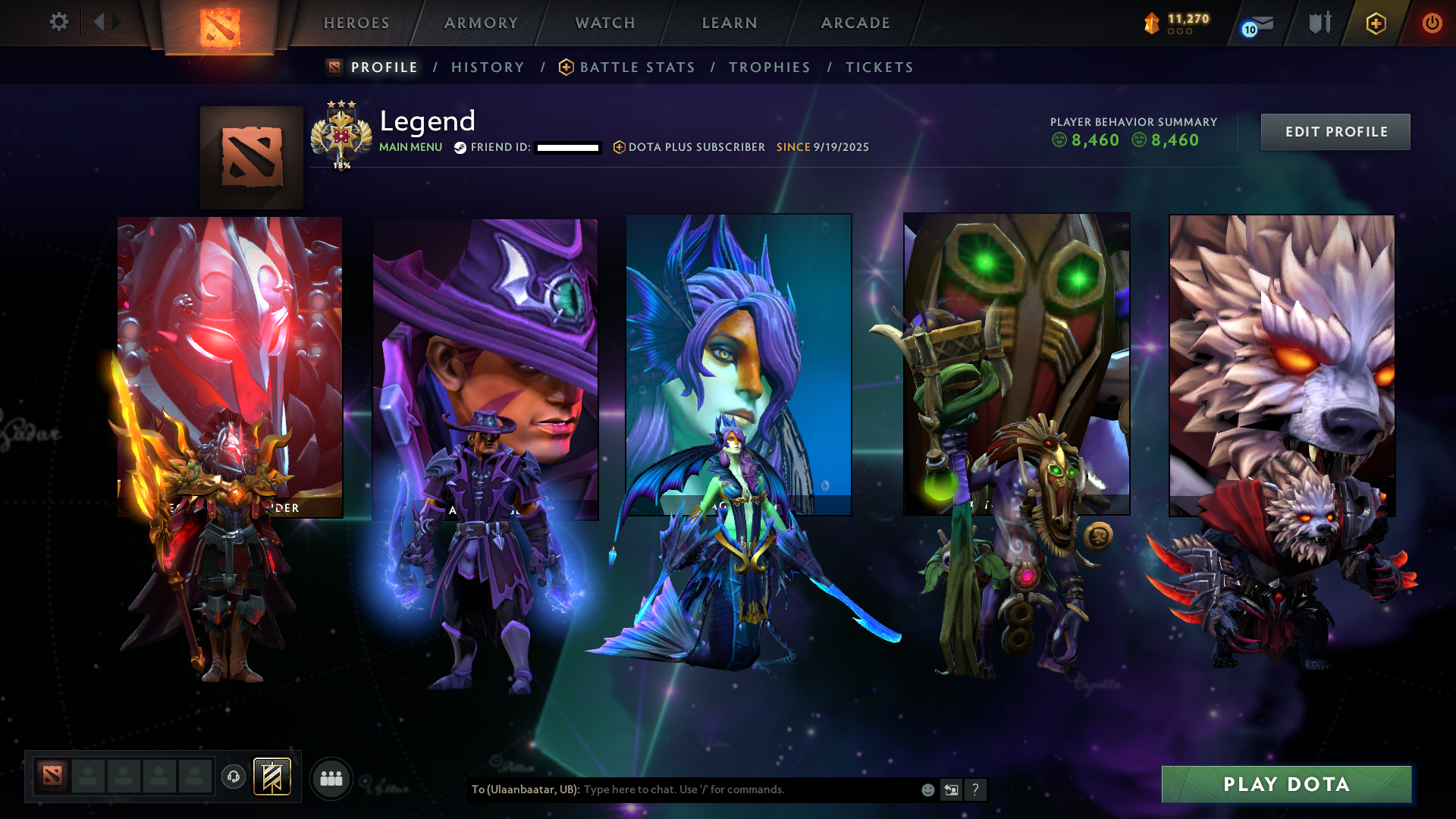Click the voice chat headset icon
Screen dimensions: 1456x819
pos(232,777)
